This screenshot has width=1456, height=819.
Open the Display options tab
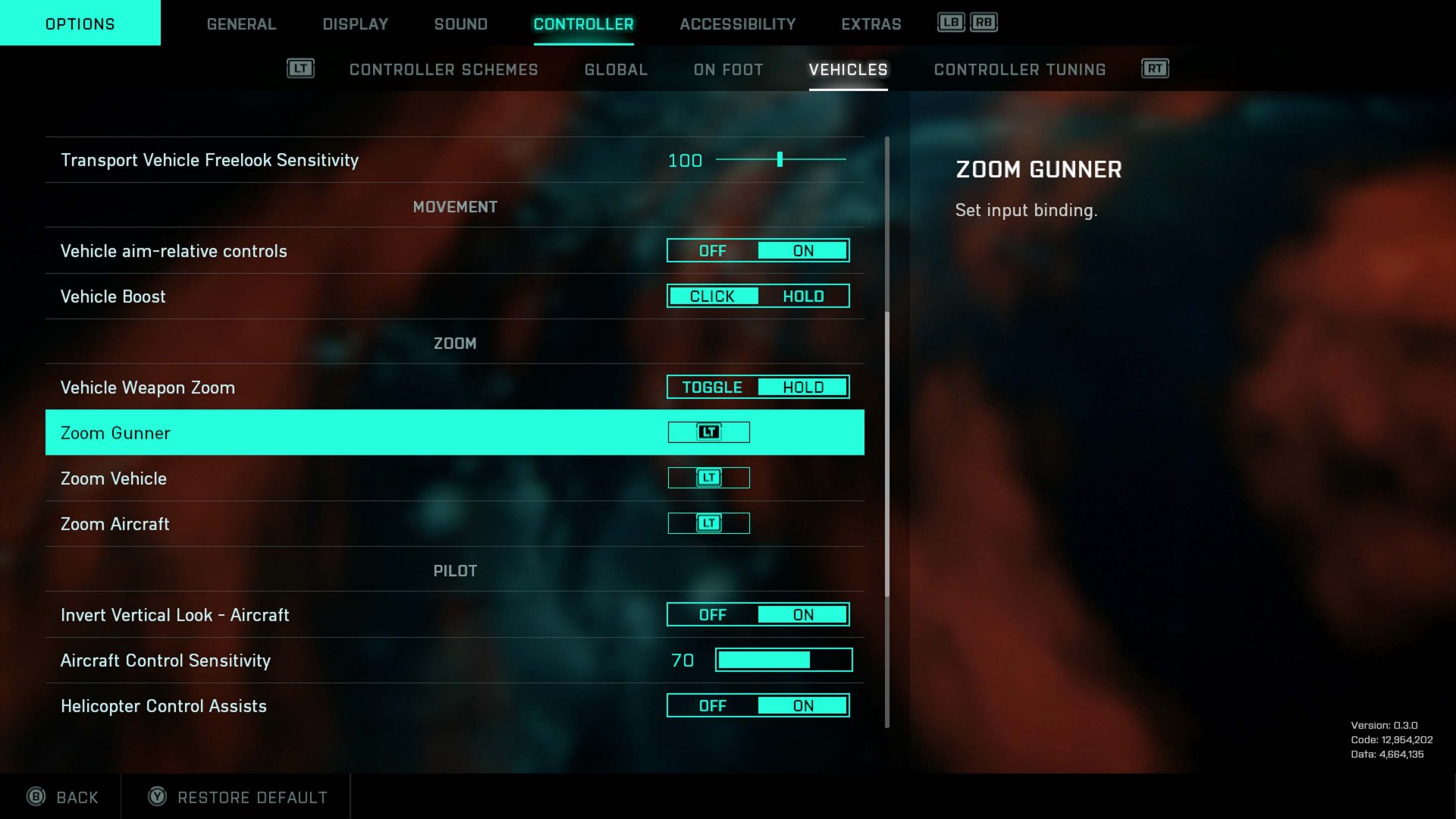[355, 24]
